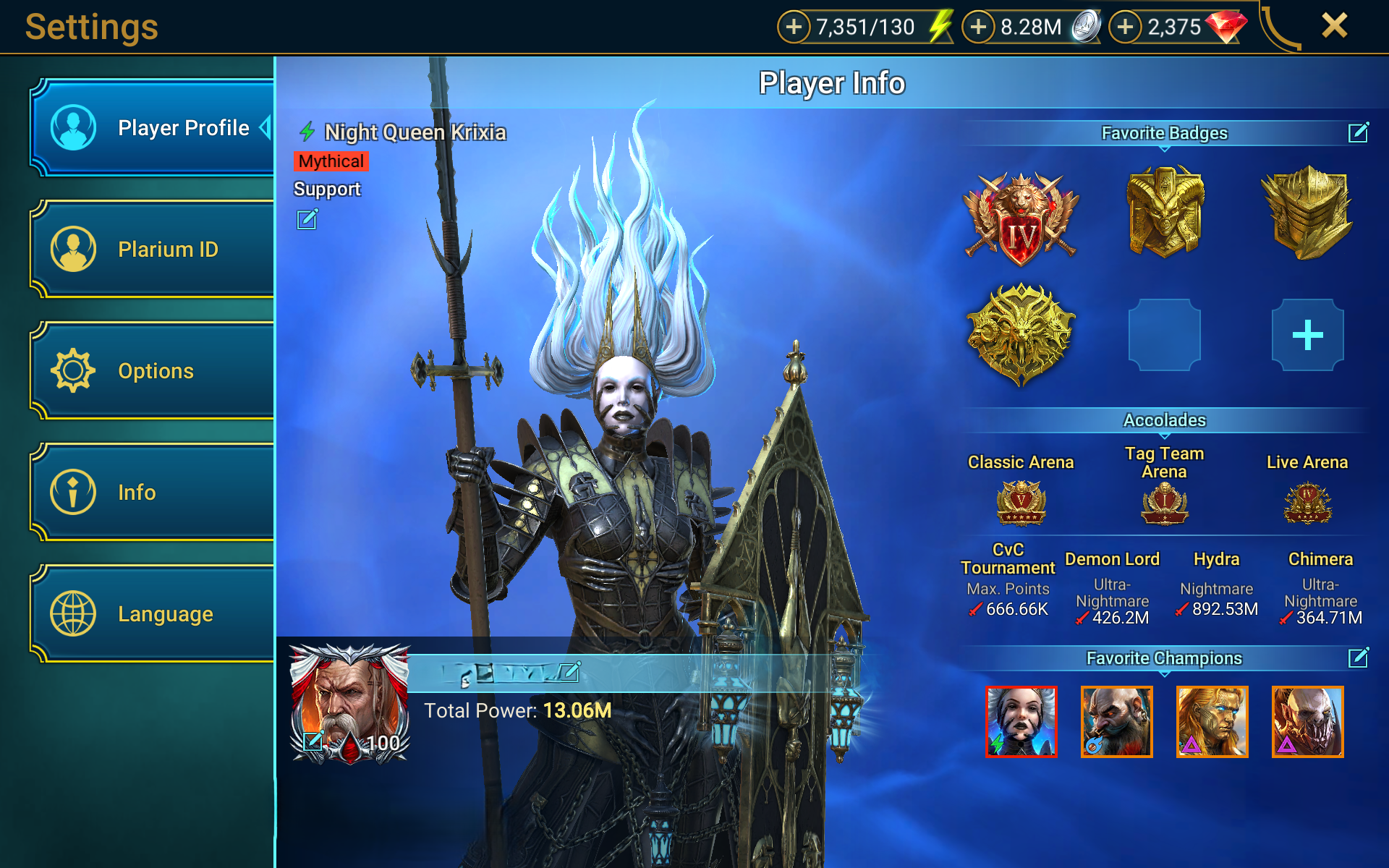Image resolution: width=1389 pixels, height=868 pixels.
Task: View the Classic Arena accolade emblem
Action: coord(1021,502)
